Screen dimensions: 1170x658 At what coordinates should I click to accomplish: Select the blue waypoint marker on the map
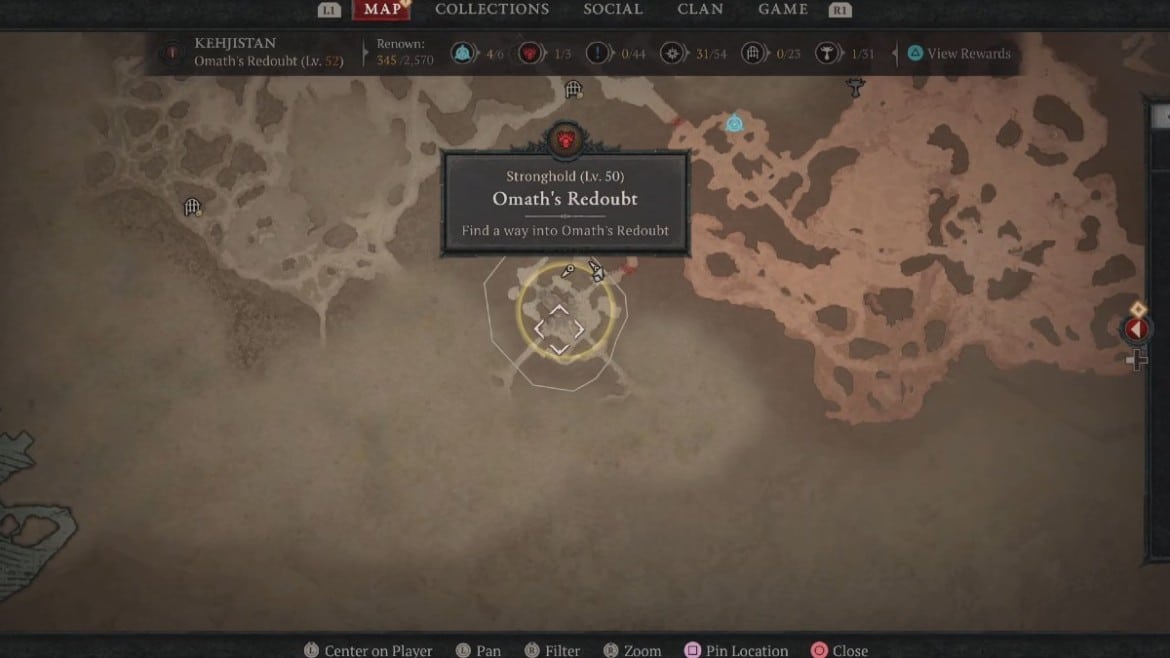tap(735, 124)
